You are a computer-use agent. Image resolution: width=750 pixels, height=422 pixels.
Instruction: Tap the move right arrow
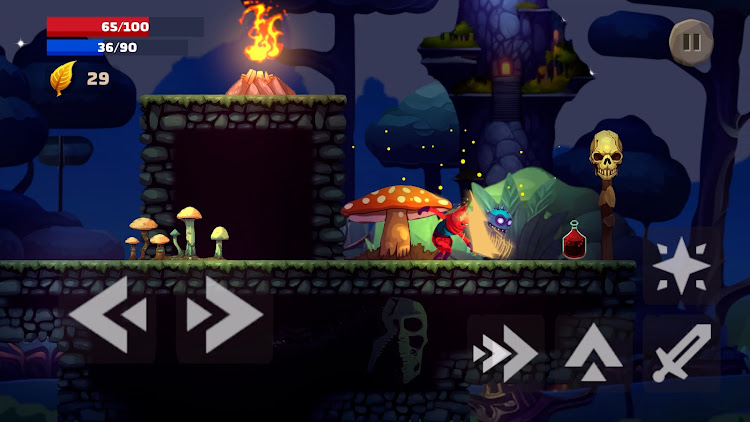click(x=224, y=314)
